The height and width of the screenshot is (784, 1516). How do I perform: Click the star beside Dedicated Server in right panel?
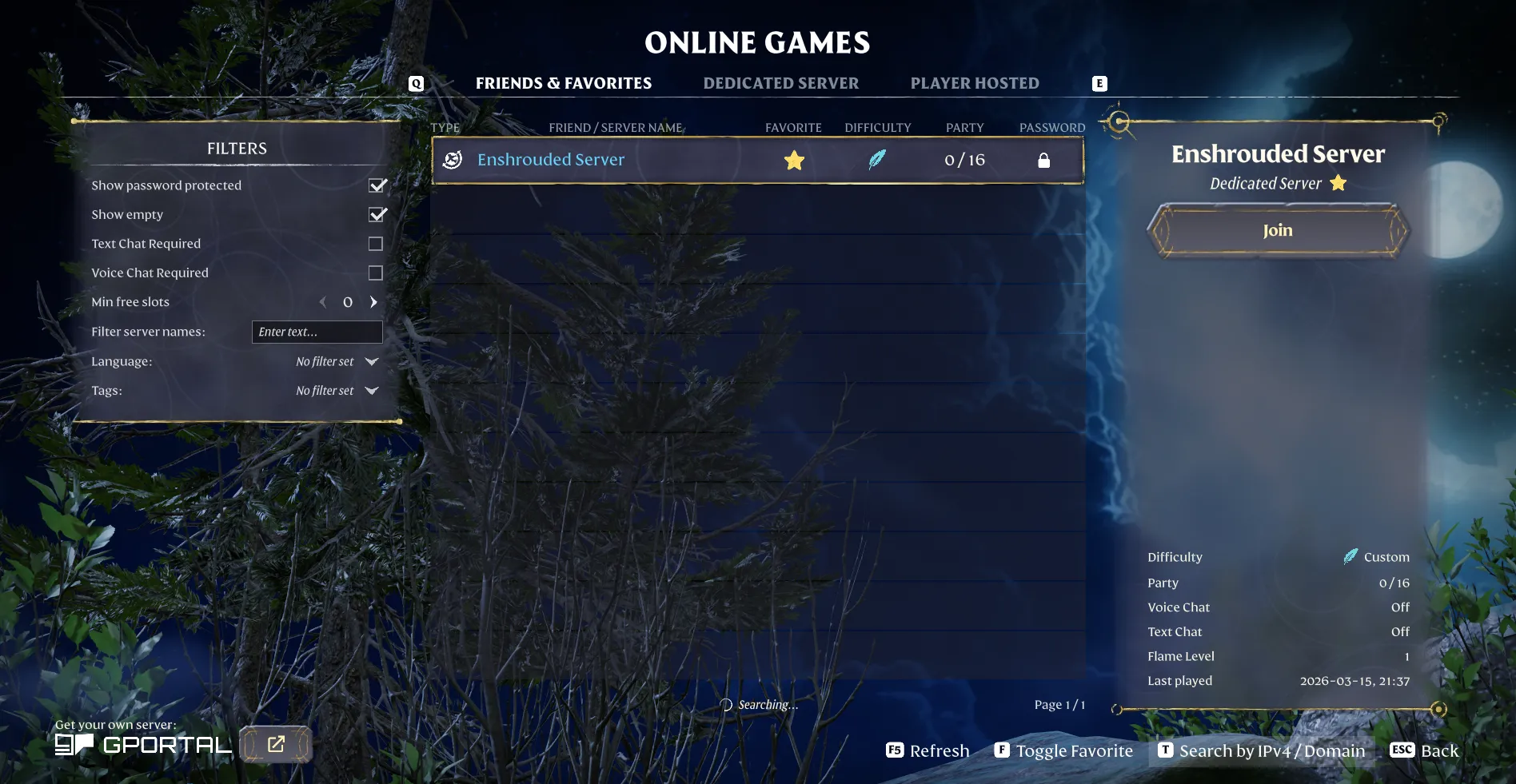click(x=1338, y=183)
